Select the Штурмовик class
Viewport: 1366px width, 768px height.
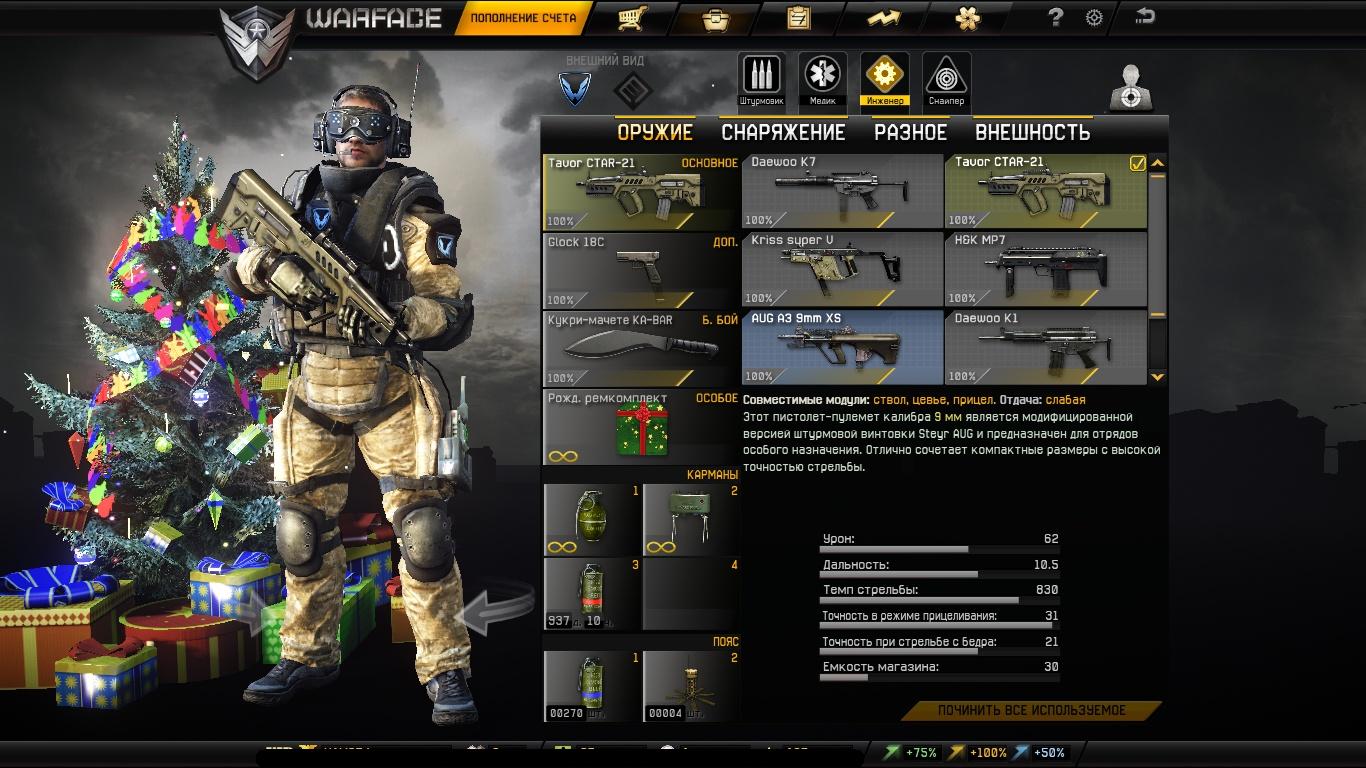click(x=761, y=78)
